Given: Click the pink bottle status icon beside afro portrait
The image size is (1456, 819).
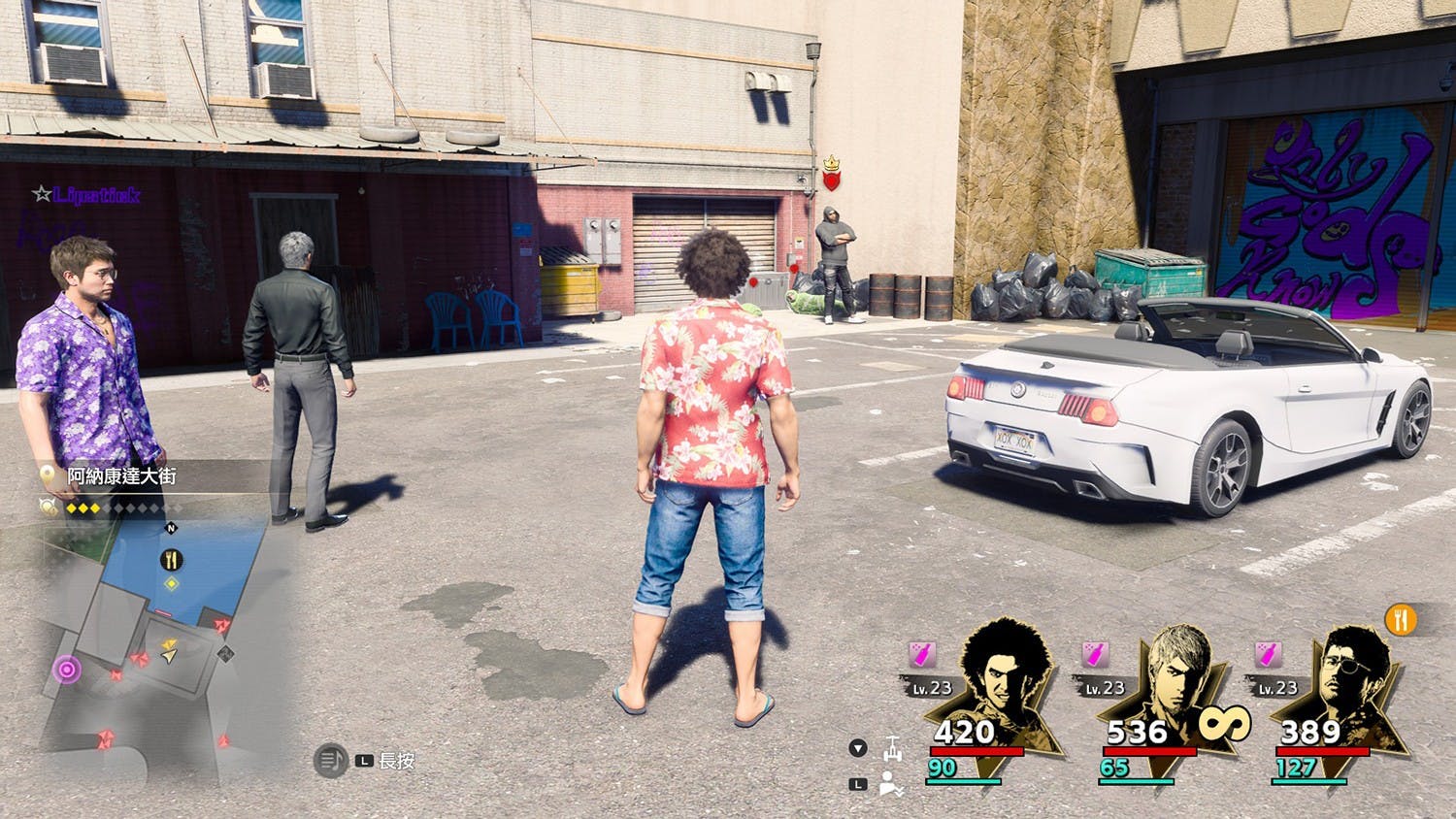Looking at the screenshot, I should point(922,655).
